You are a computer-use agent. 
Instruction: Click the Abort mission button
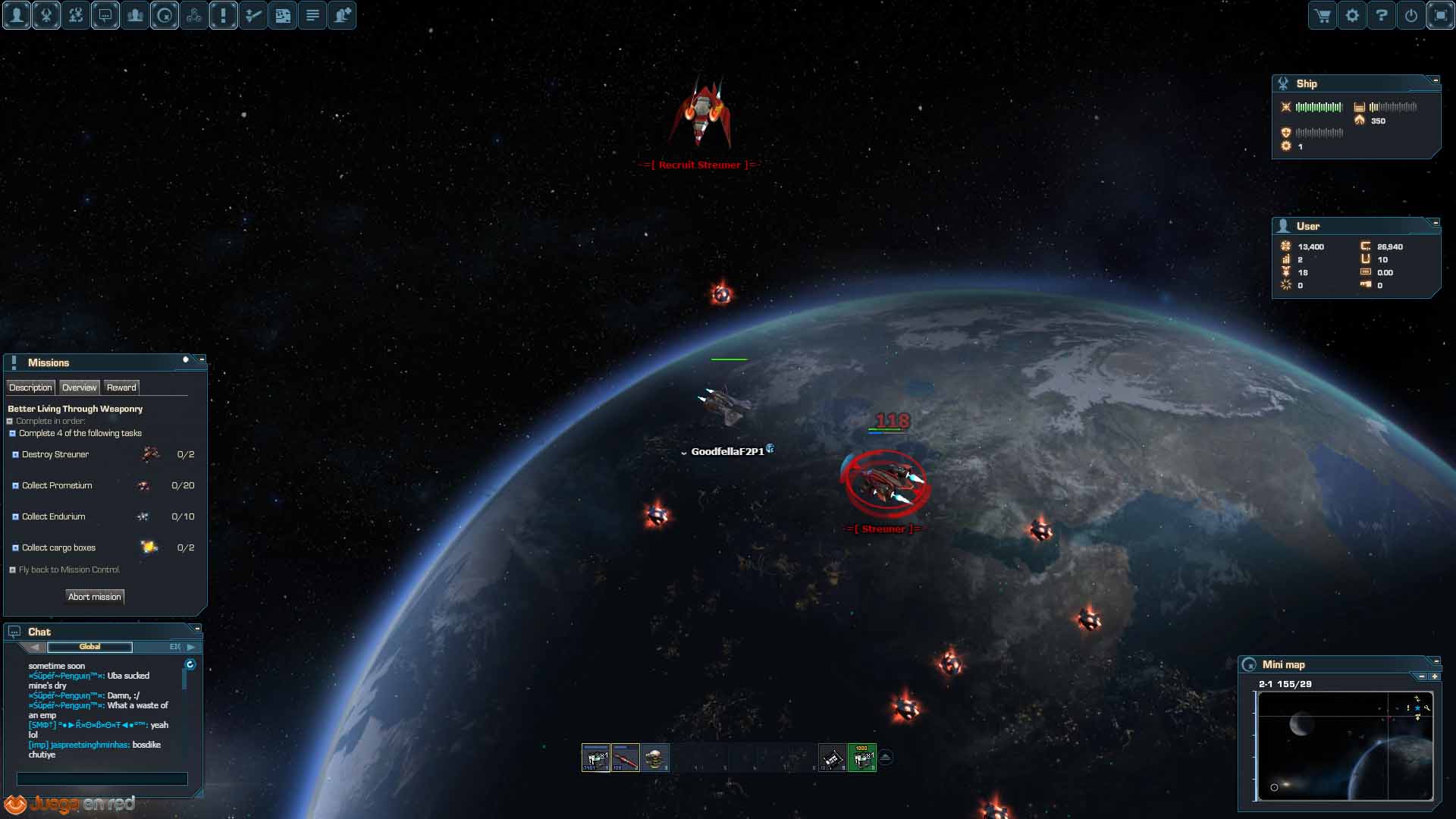pyautogui.click(x=95, y=597)
